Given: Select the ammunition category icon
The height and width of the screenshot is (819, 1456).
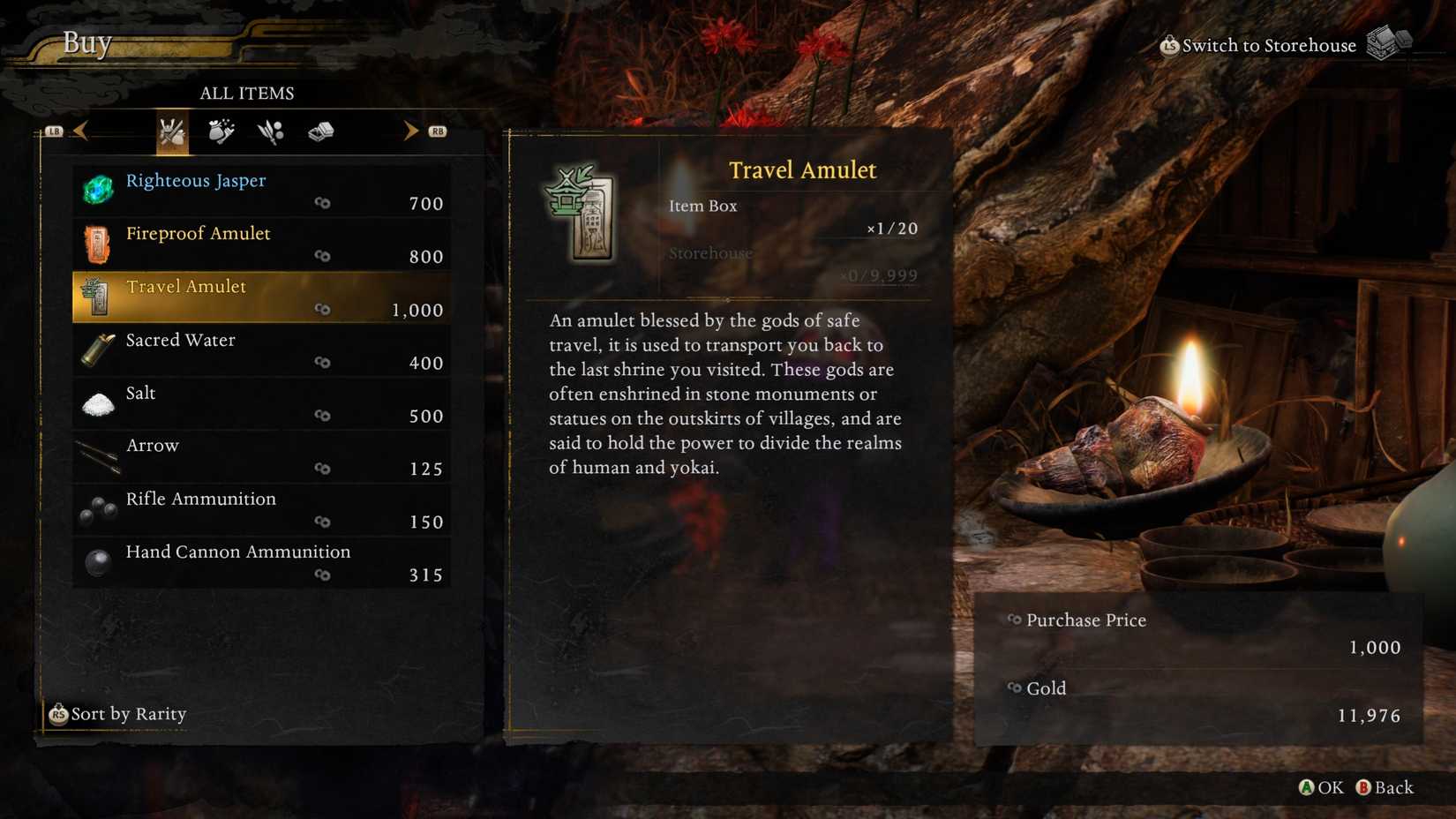Looking at the screenshot, I should pyautogui.click(x=269, y=131).
